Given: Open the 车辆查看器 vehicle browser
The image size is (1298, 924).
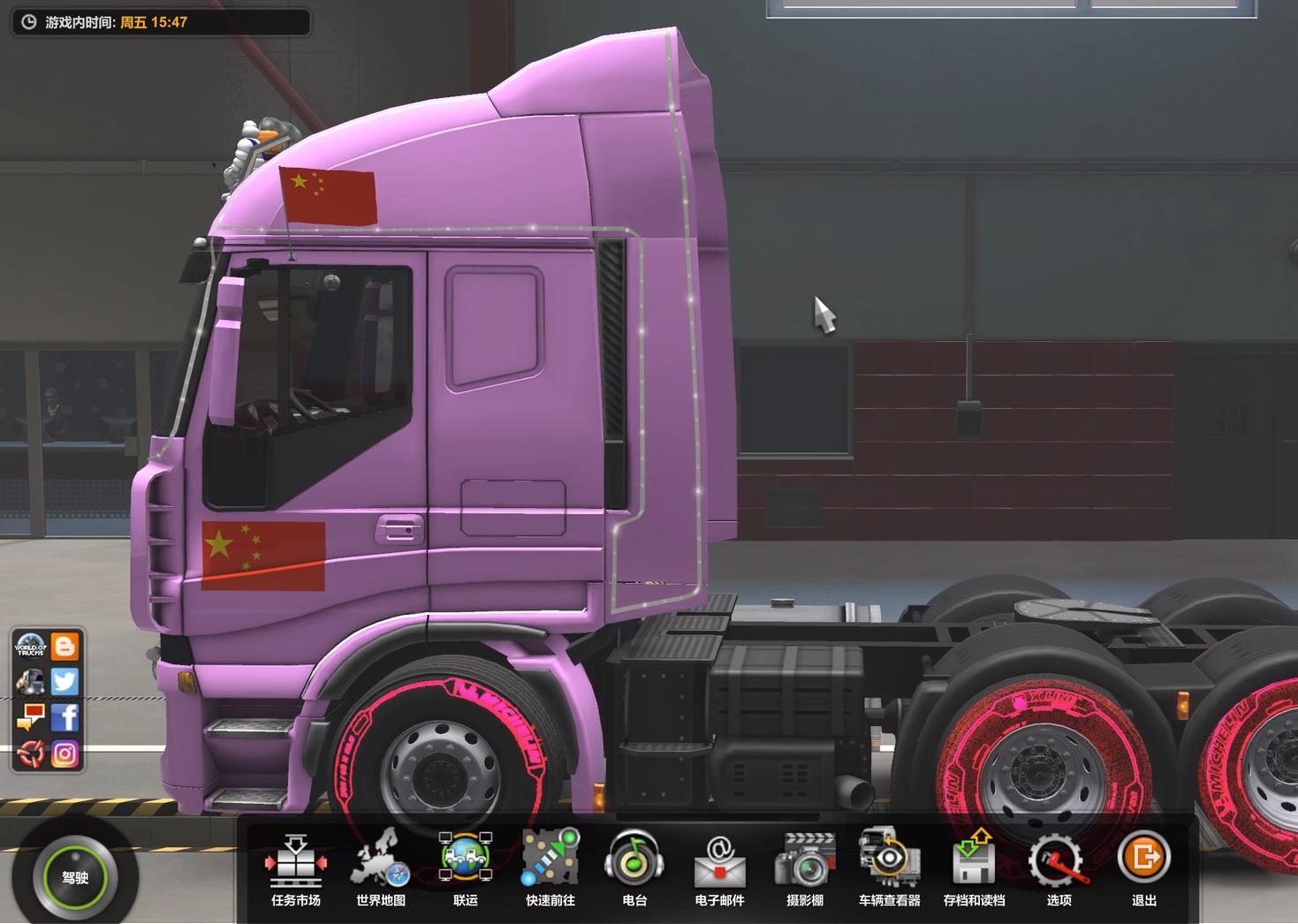Looking at the screenshot, I should pos(889,867).
